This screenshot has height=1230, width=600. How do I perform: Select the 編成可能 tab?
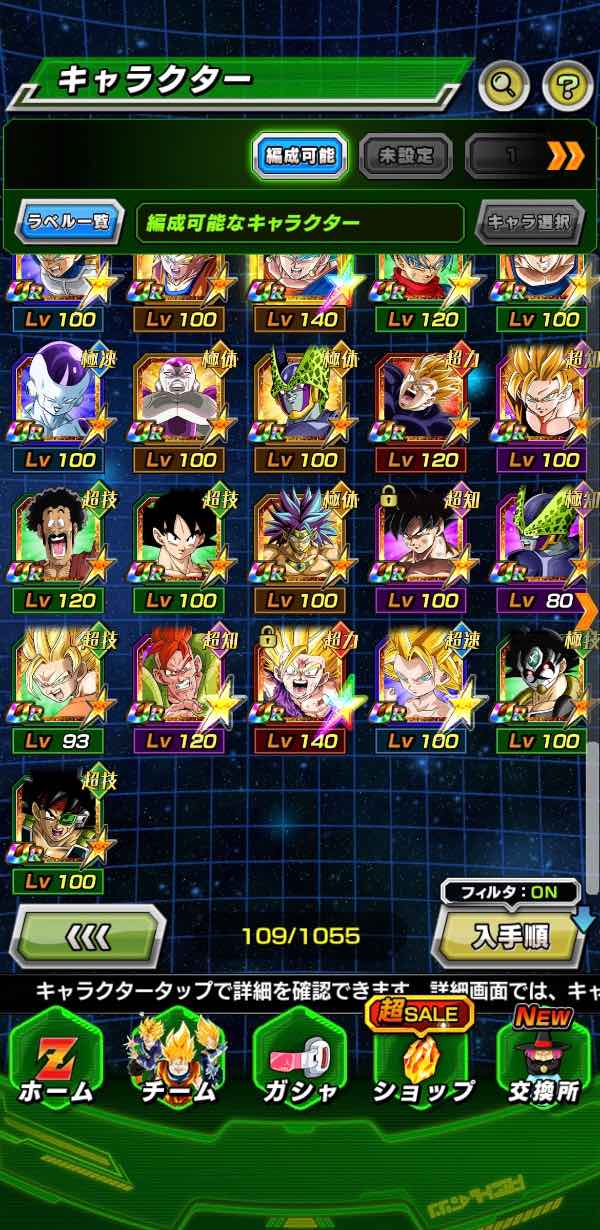(299, 156)
